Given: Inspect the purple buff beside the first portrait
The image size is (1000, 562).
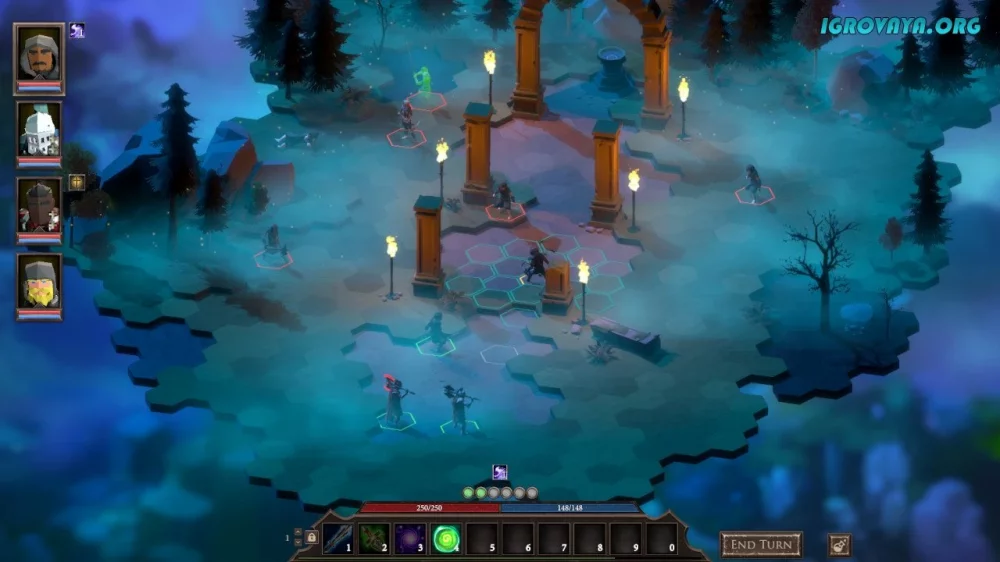Looking at the screenshot, I should pos(77,31).
